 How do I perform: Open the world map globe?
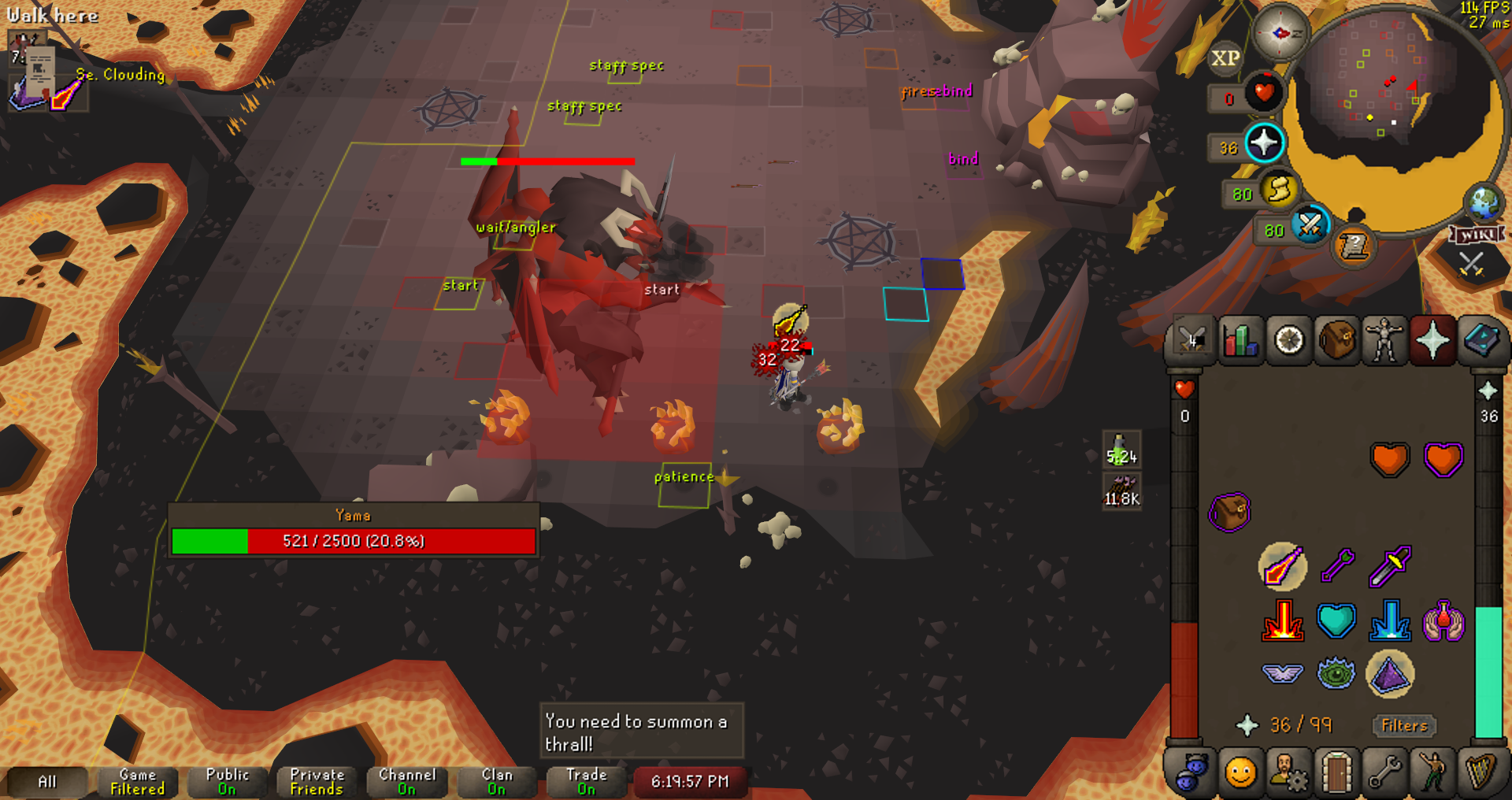click(x=1484, y=202)
